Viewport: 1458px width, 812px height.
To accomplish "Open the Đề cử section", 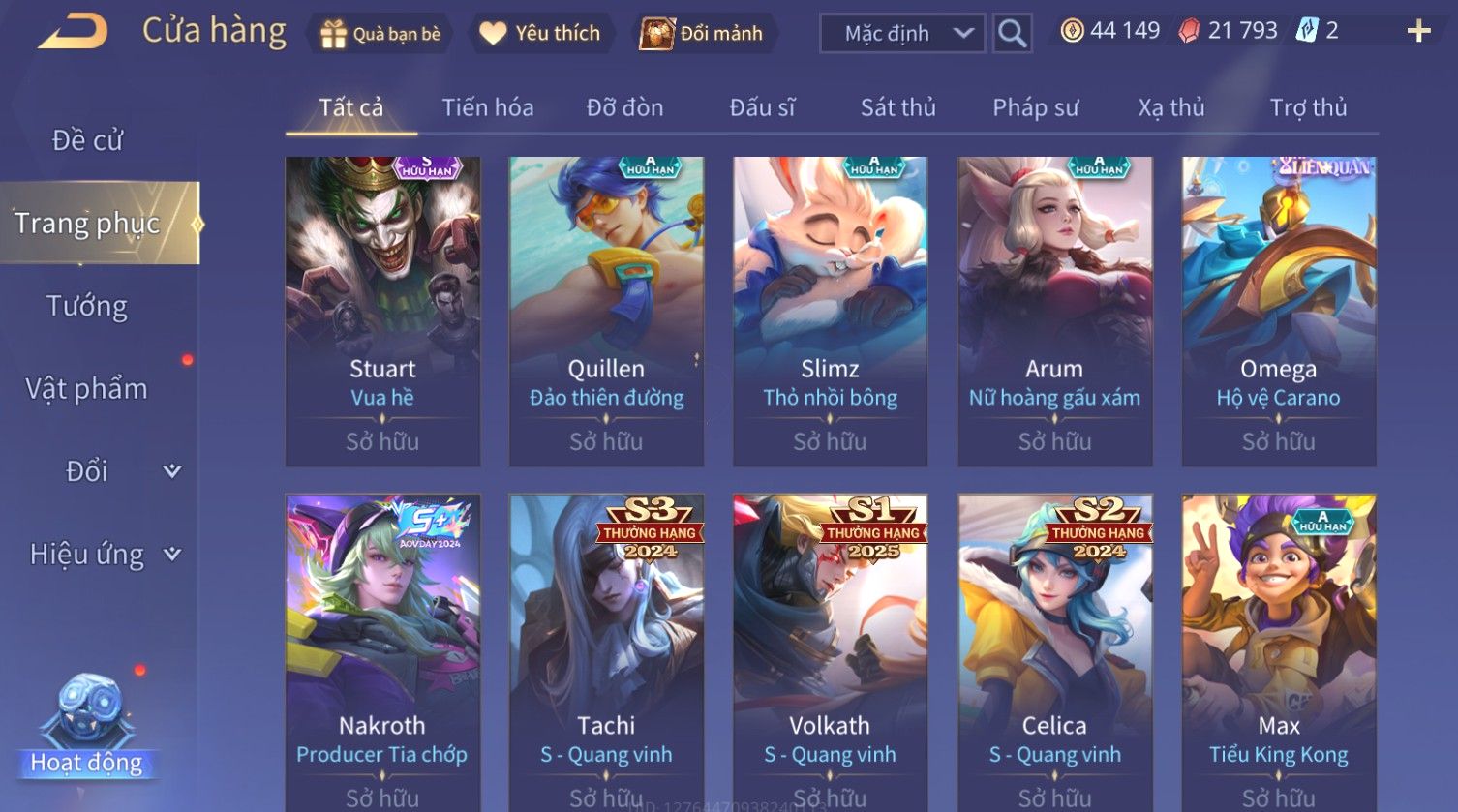I will [87, 140].
